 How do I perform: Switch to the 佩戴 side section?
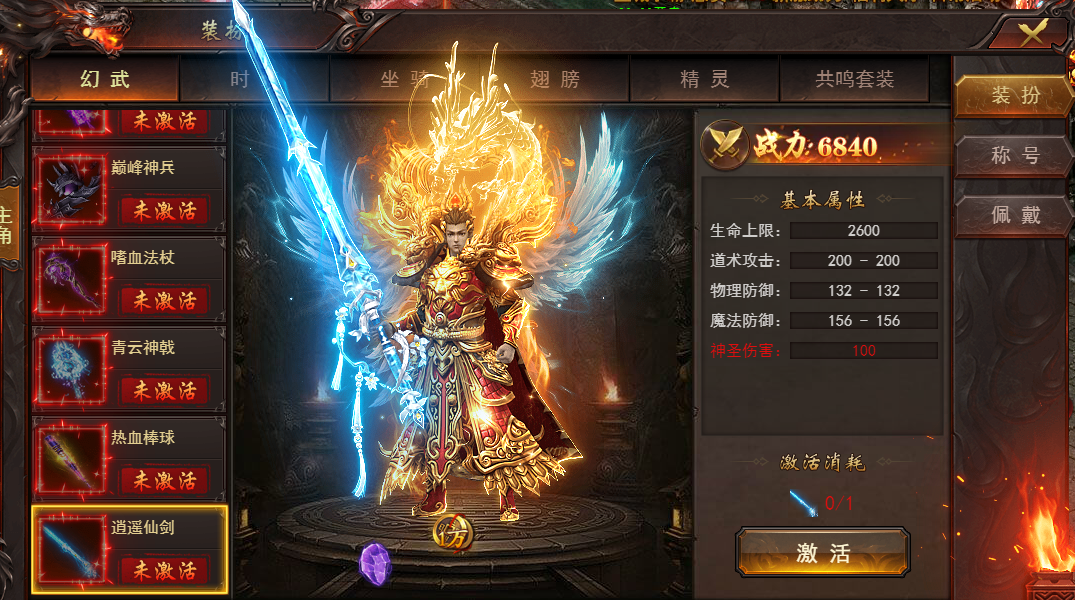1015,216
